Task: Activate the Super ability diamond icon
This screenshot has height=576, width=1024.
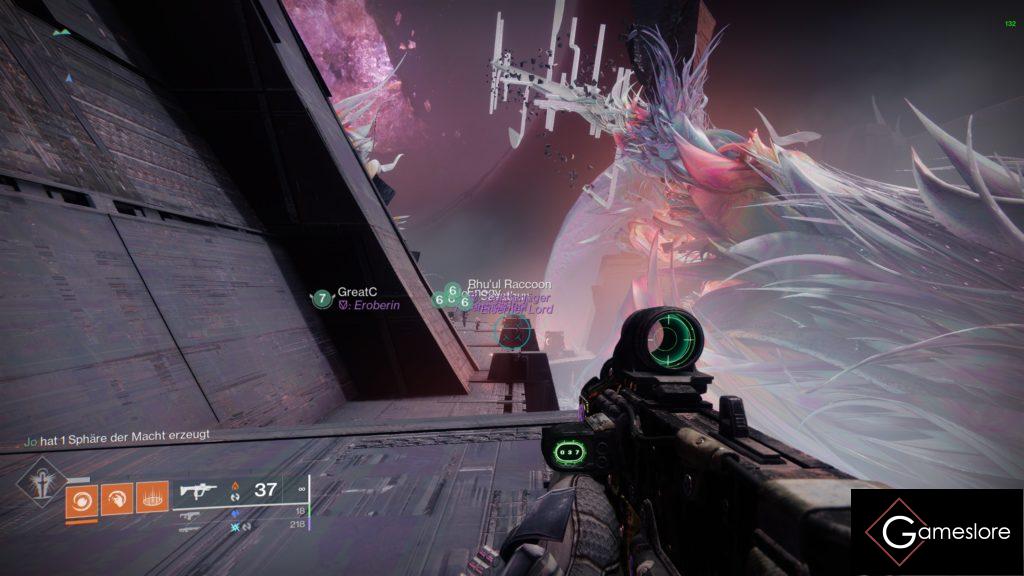Action: [42, 482]
